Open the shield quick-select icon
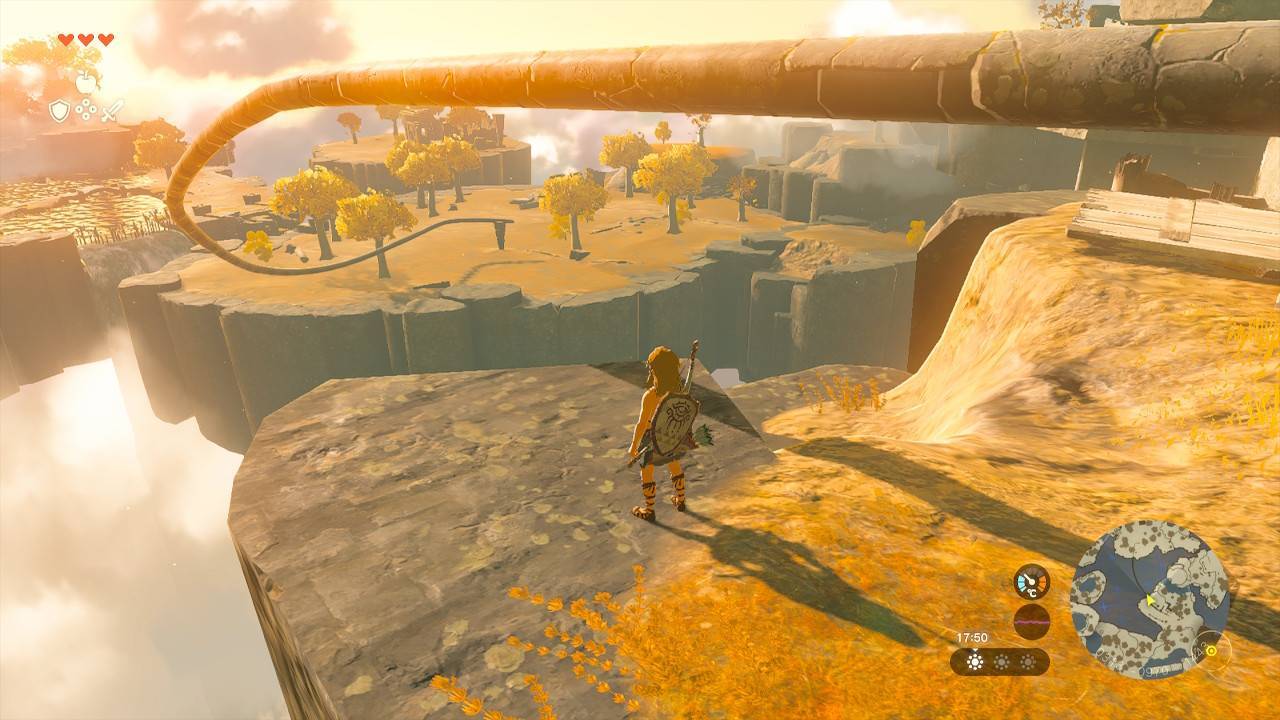Image resolution: width=1280 pixels, height=720 pixels. (60, 111)
